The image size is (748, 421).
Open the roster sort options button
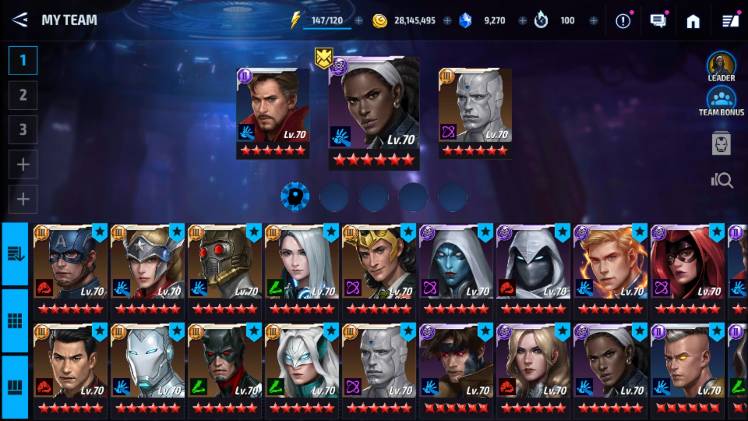pos(15,254)
